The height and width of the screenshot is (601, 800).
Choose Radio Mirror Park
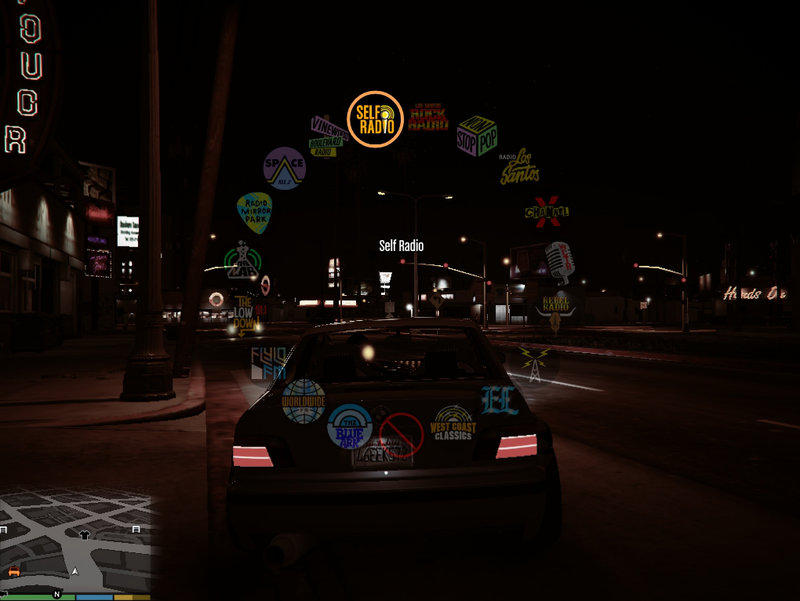coord(254,212)
